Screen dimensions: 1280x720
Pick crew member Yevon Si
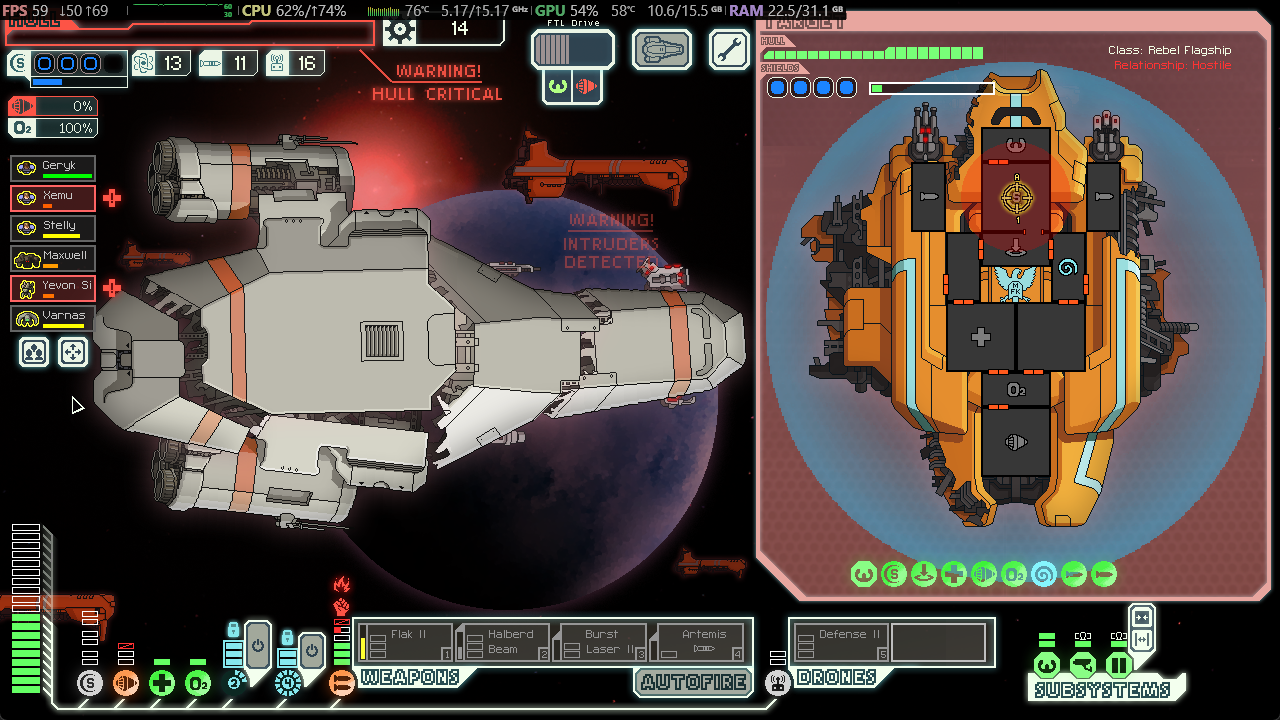pos(54,288)
